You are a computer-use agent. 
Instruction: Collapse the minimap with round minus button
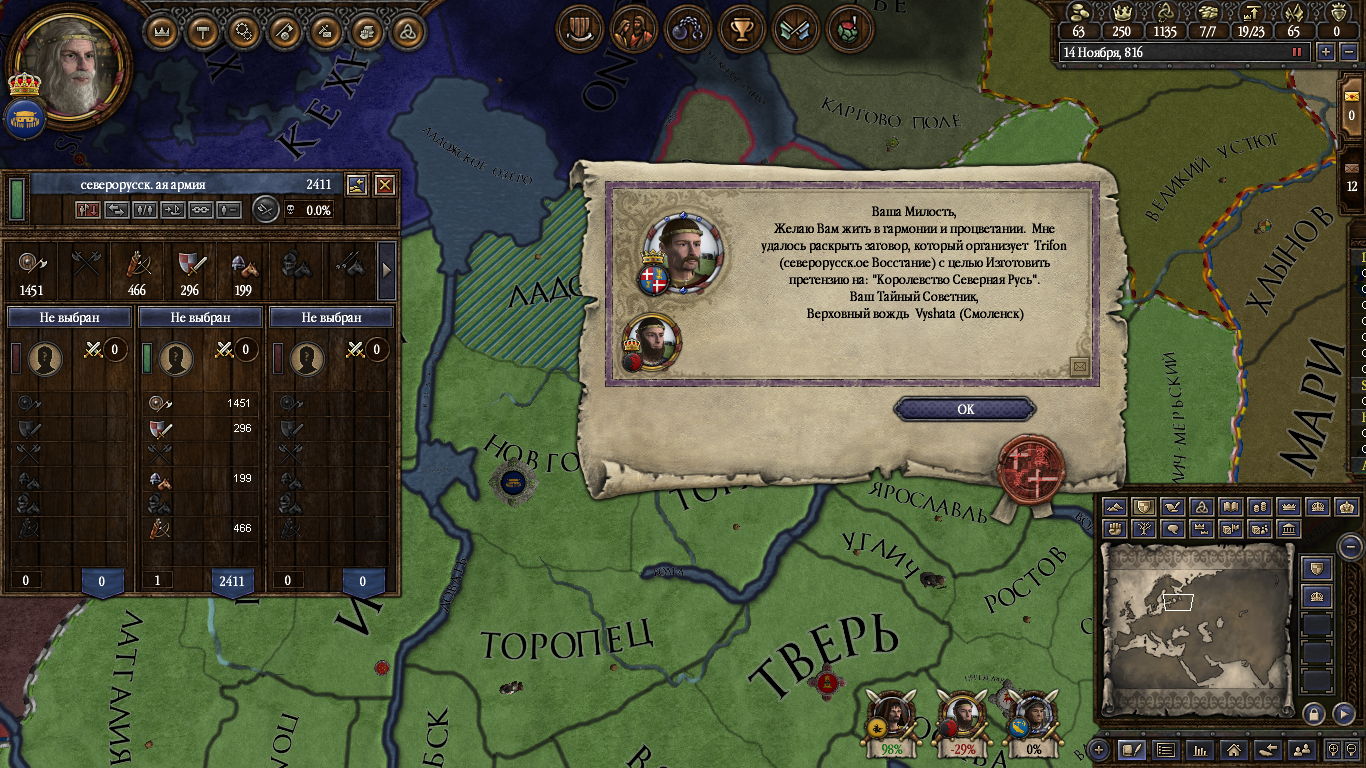click(1350, 546)
